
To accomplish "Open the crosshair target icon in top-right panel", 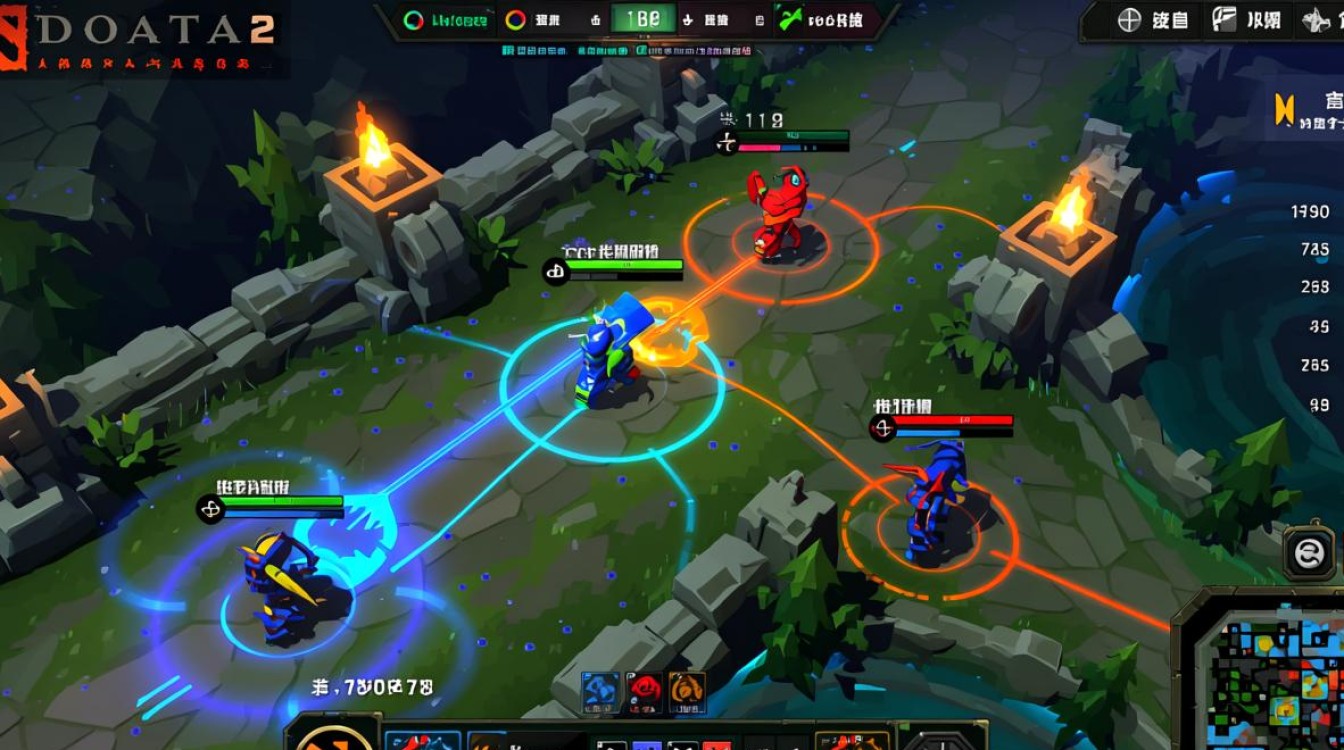I will coord(1128,20).
